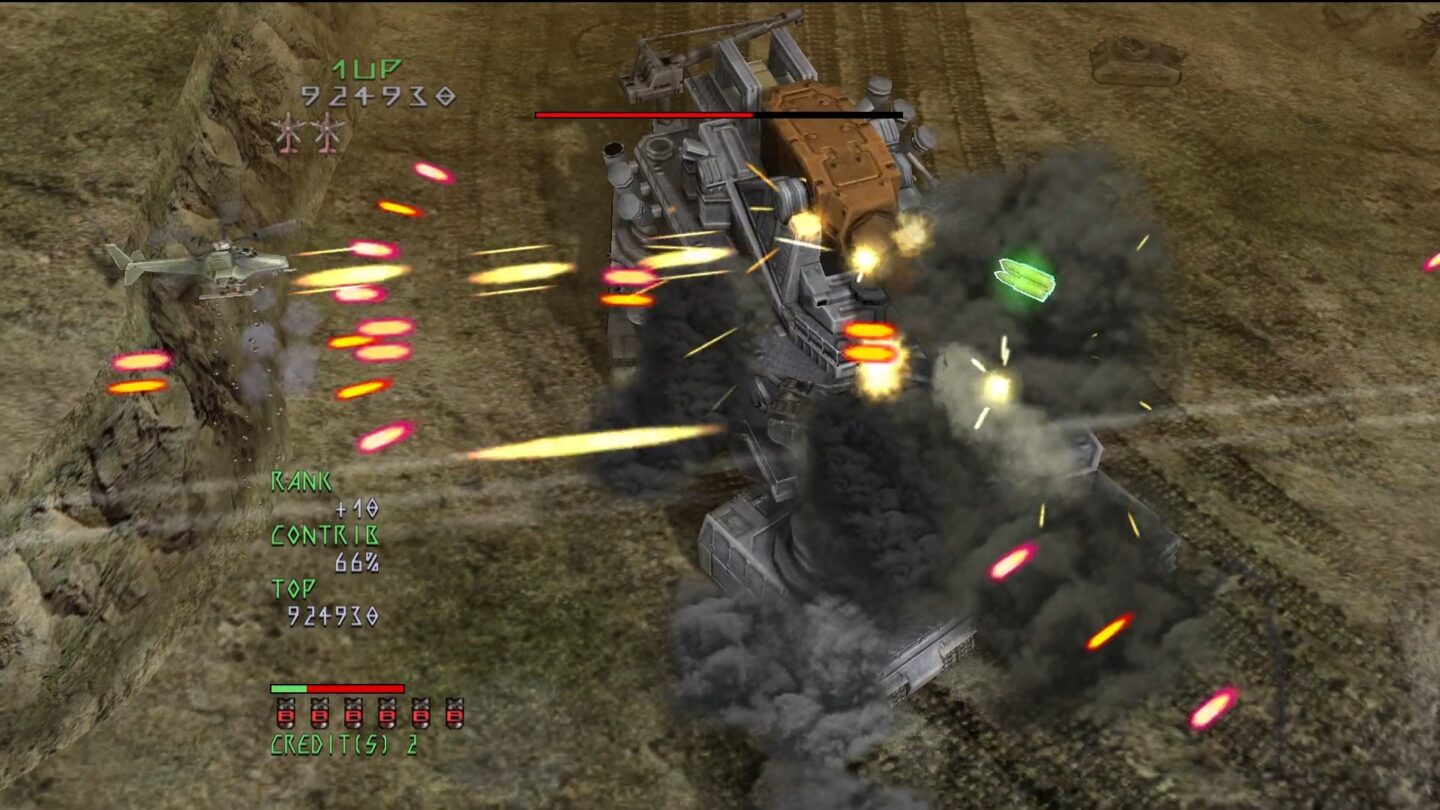Click the green missile power-up item
Screen dimensions: 1440x810
1023,278
